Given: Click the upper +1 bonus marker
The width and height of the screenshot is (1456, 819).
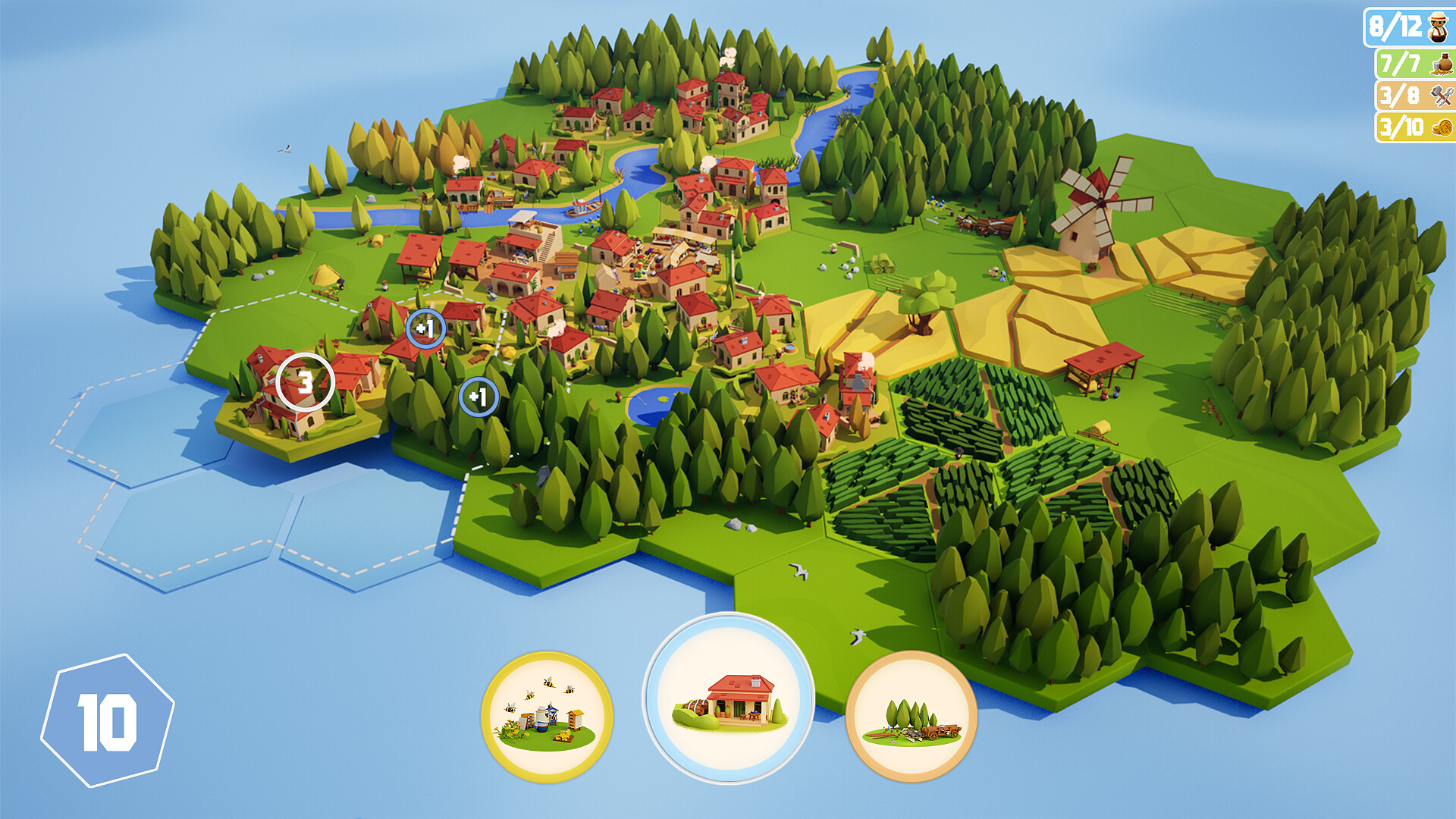Looking at the screenshot, I should click(x=425, y=328).
